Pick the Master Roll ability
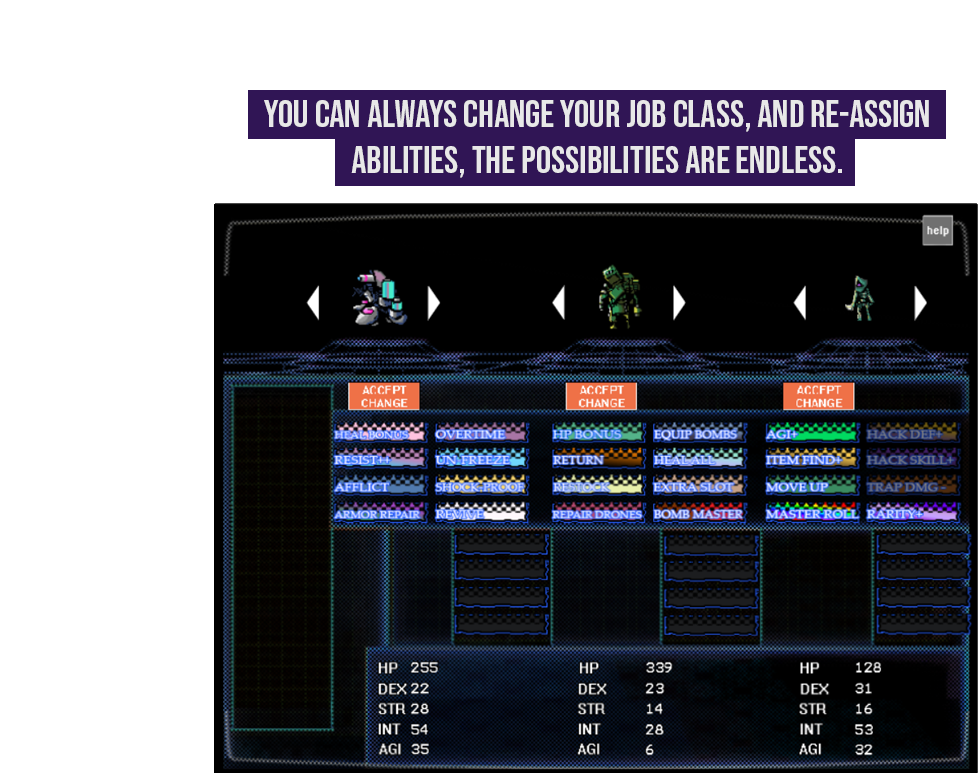The height and width of the screenshot is (773, 978). 811,513
